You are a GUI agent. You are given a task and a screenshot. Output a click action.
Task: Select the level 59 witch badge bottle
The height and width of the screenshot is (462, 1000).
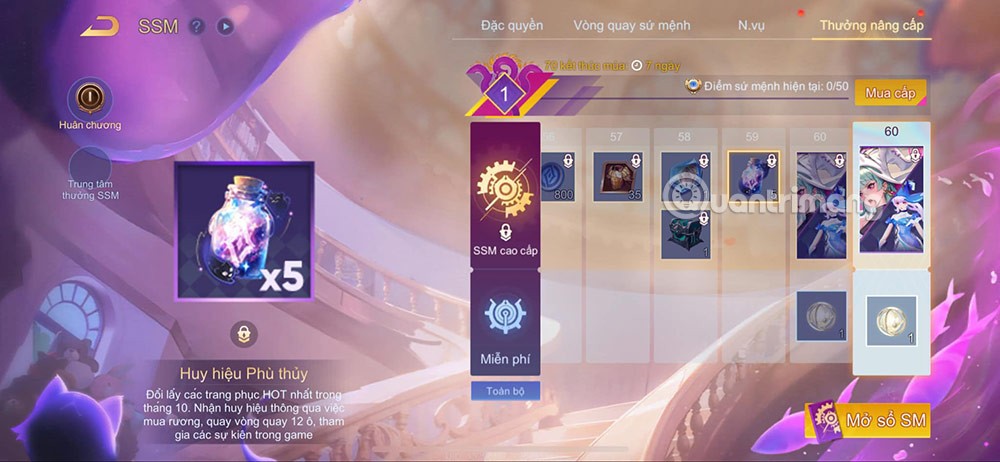point(753,177)
